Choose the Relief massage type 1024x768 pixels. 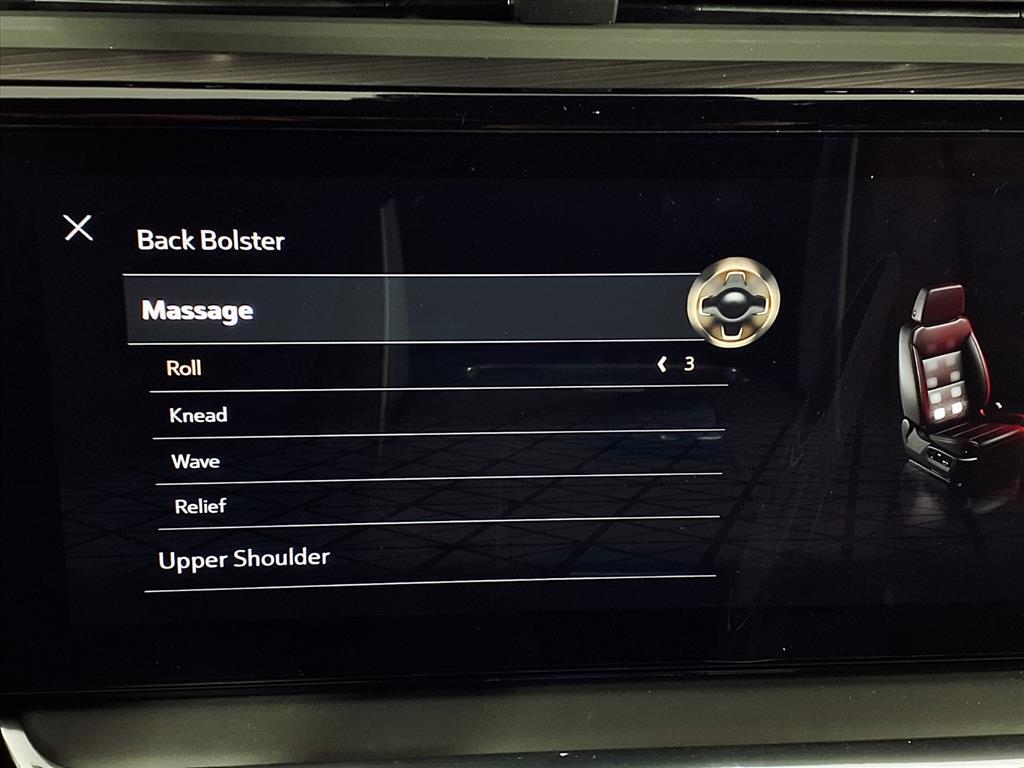200,506
